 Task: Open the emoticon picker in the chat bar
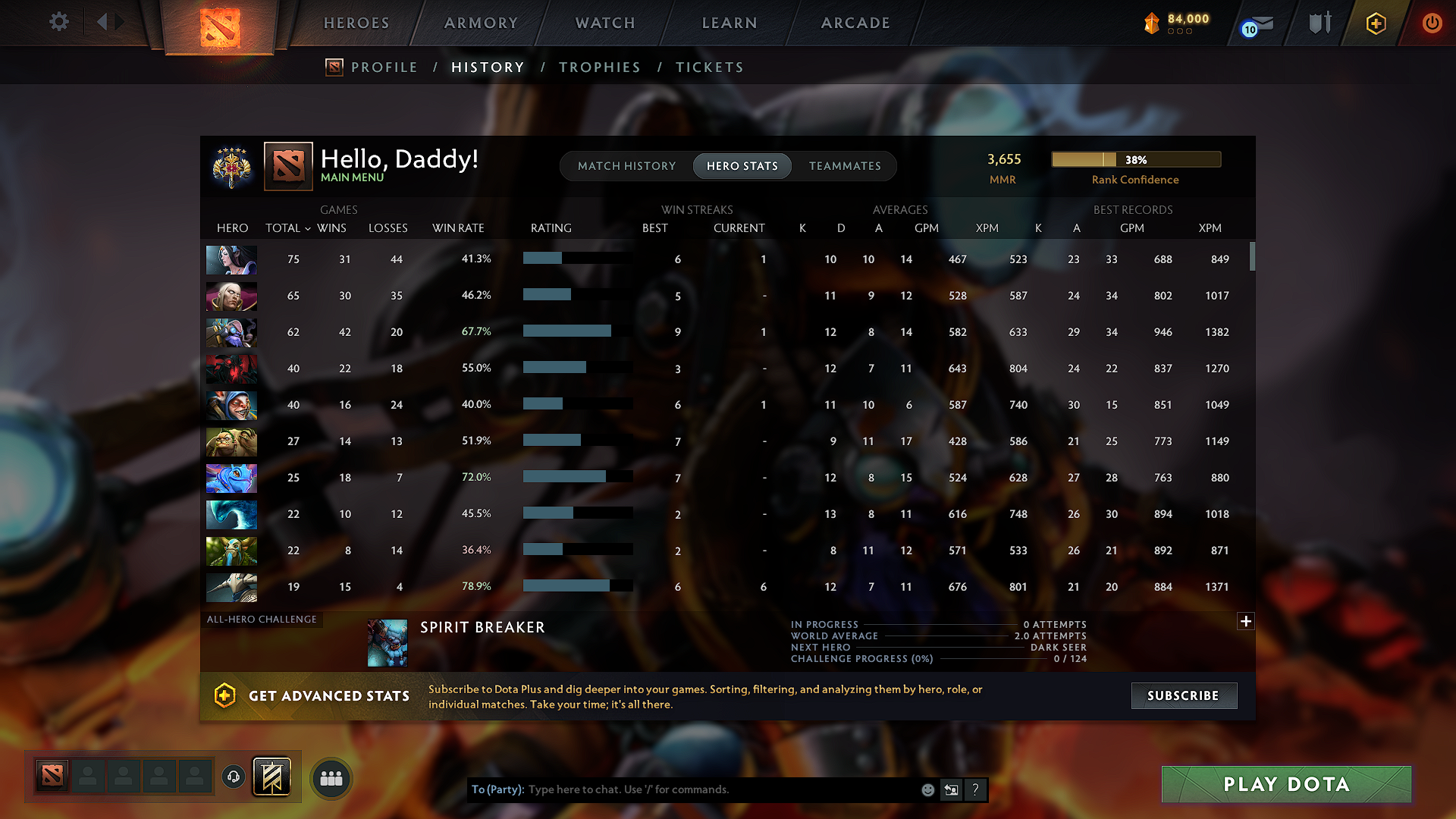pos(927,789)
